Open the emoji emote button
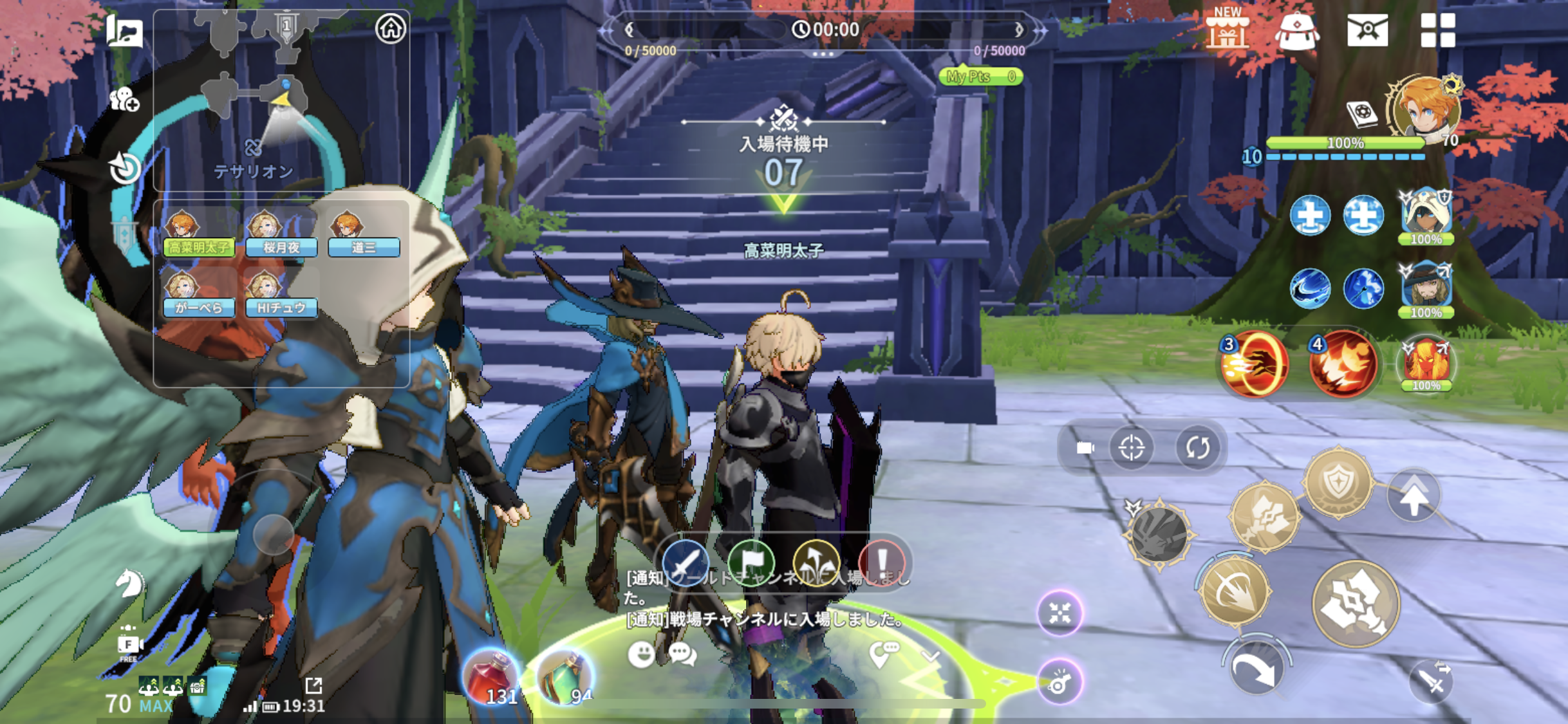This screenshot has width=1568, height=724. (641, 654)
